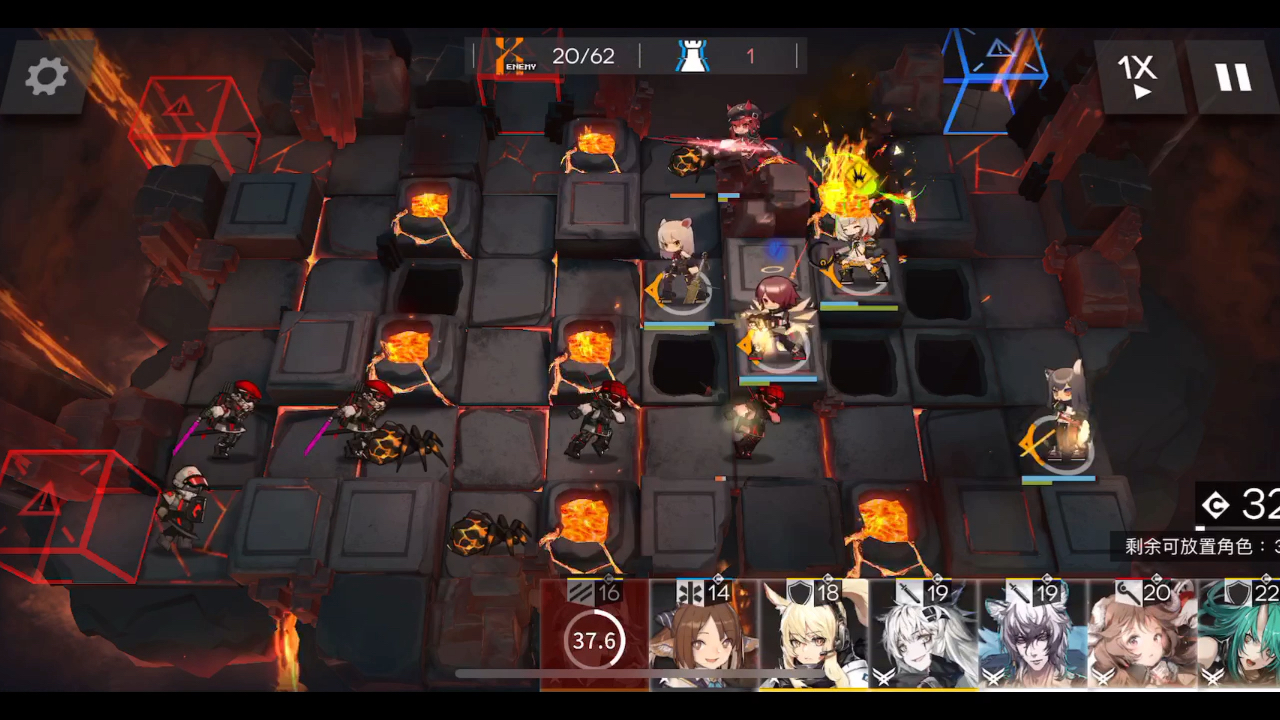
Task: Choose the blonde defender card costing 18
Action: tap(812, 635)
